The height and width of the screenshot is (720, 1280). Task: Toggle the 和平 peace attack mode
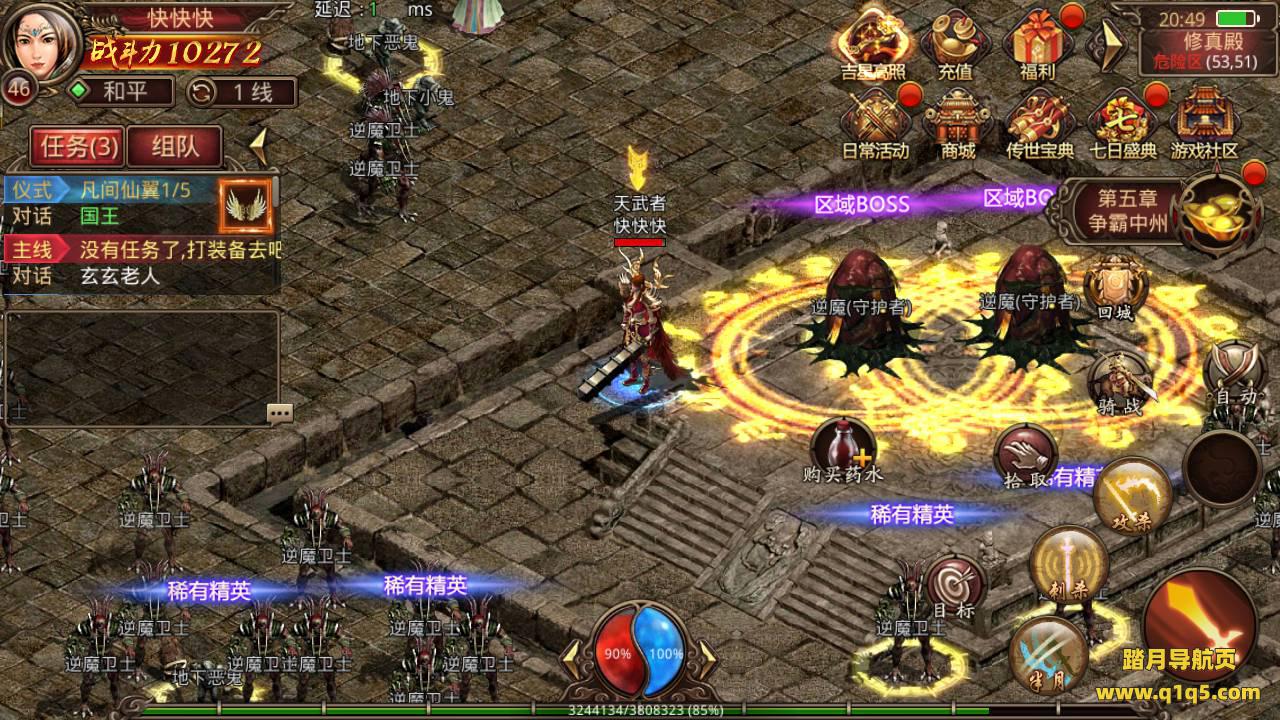(119, 93)
